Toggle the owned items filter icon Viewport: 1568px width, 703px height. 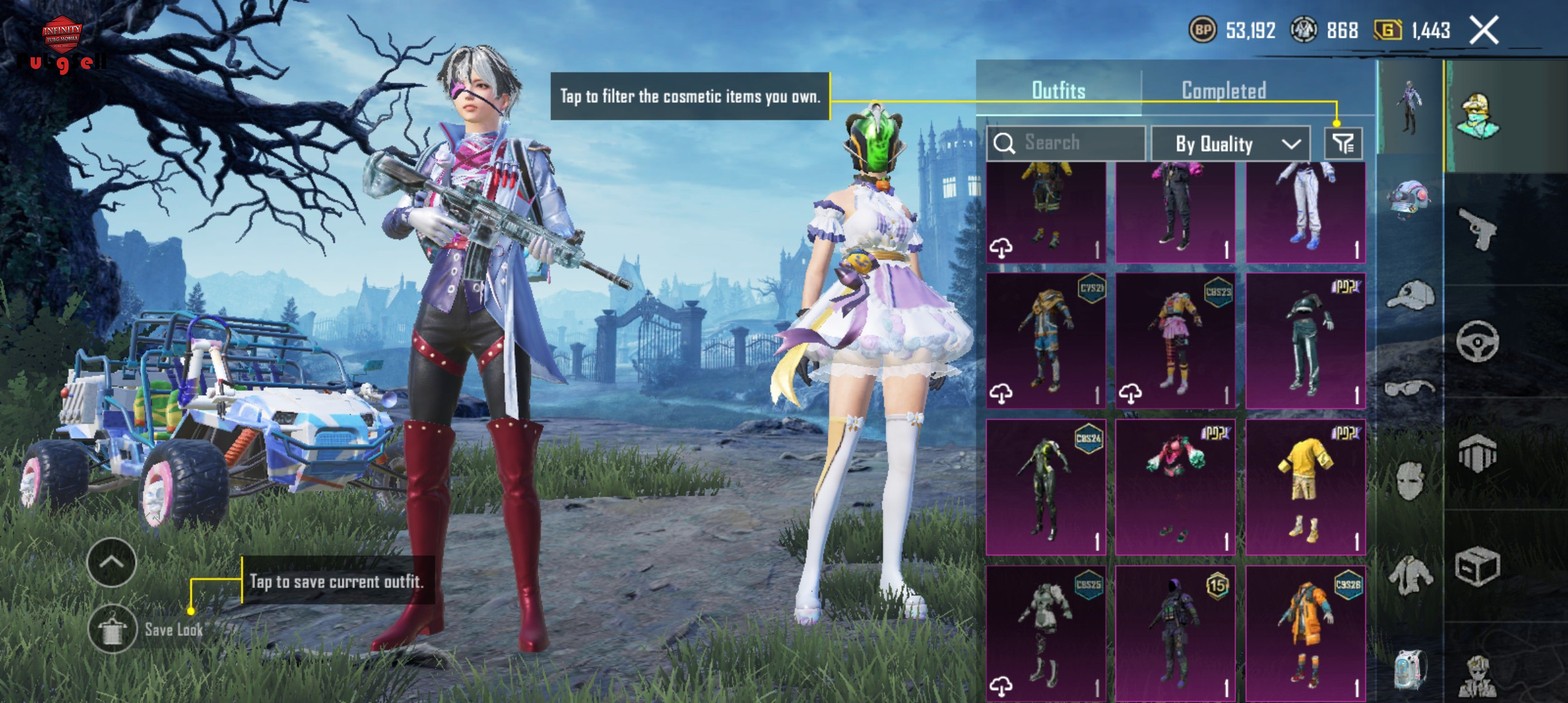point(1343,143)
